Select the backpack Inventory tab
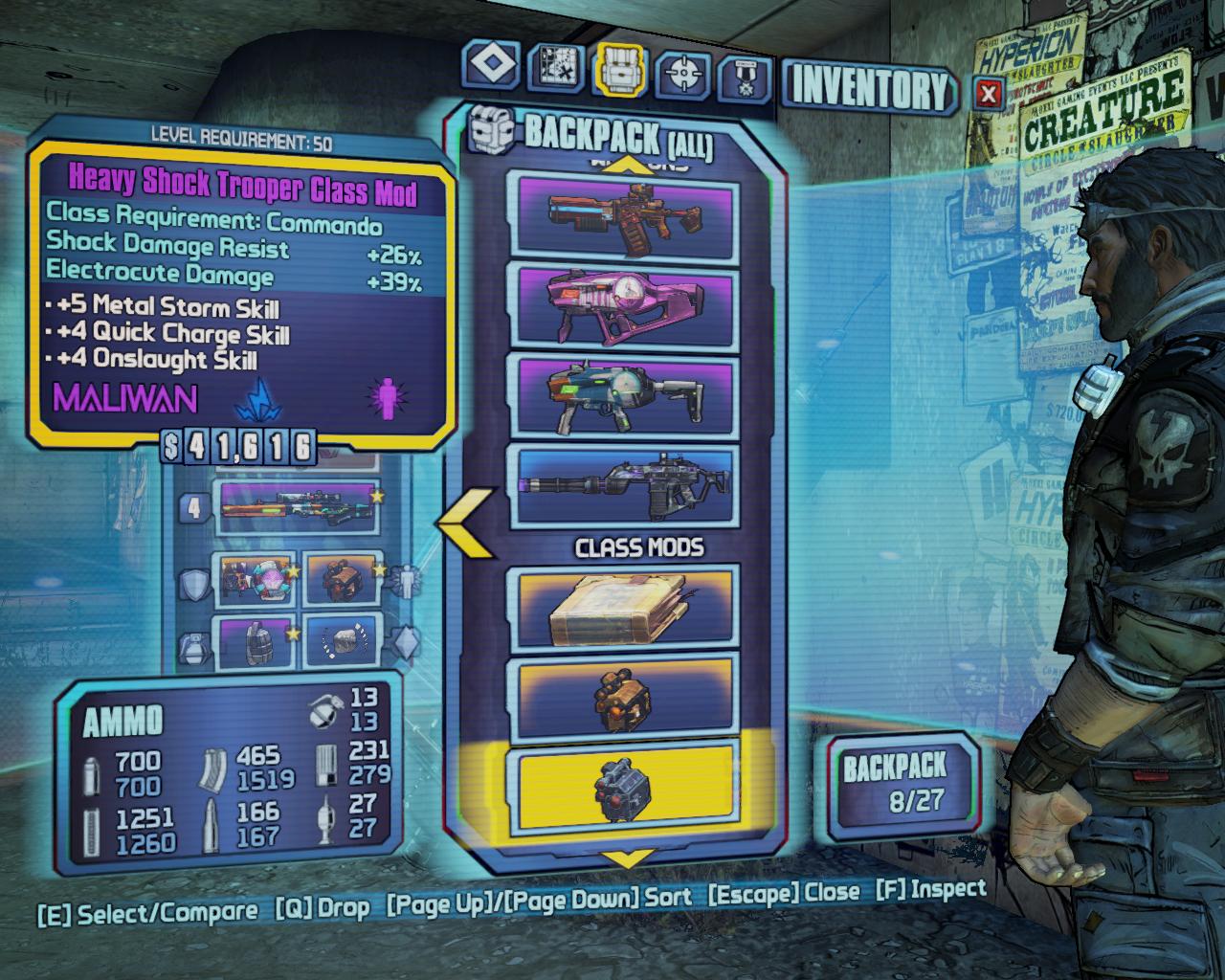Viewport: 1225px width, 980px height. tap(620, 71)
